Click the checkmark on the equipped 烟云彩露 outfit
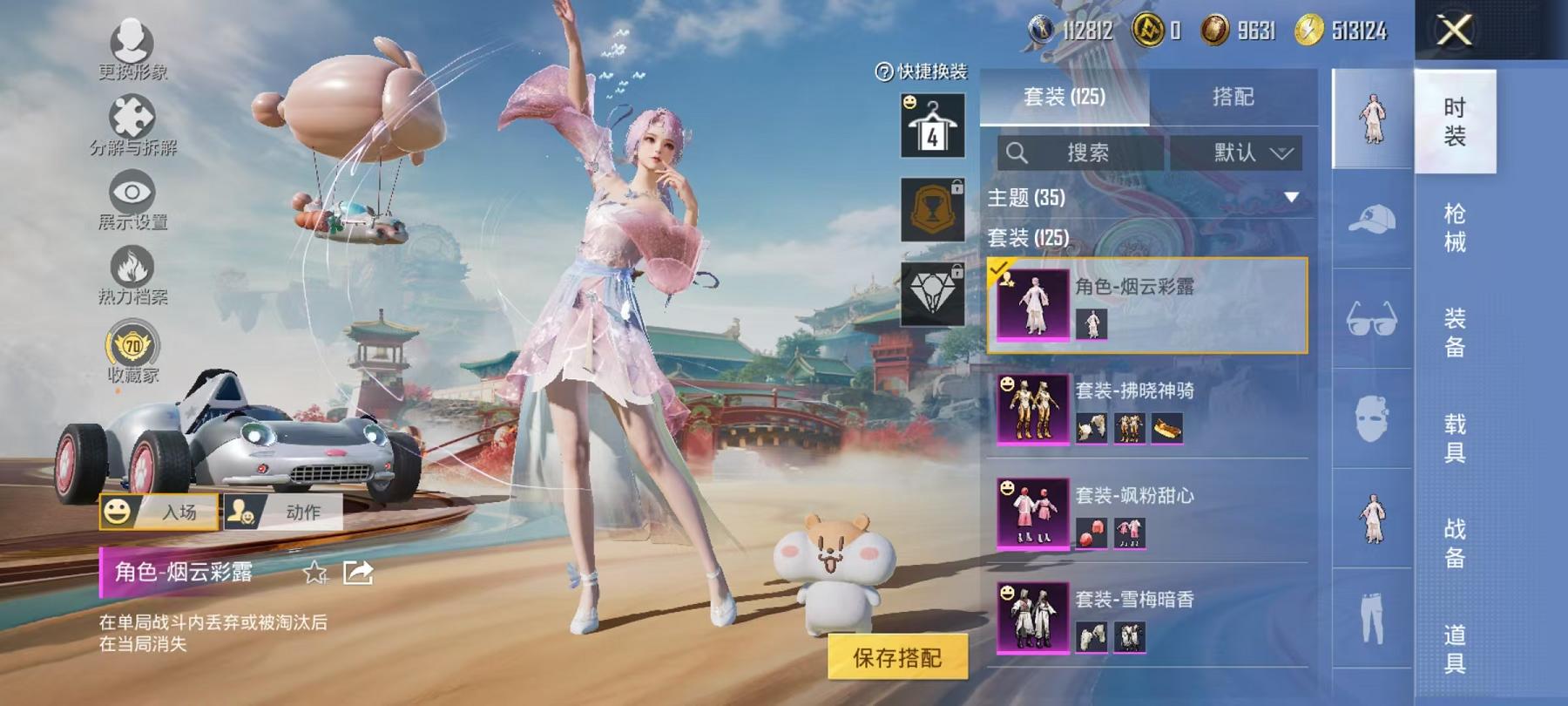The width and height of the screenshot is (1568, 706). (997, 269)
